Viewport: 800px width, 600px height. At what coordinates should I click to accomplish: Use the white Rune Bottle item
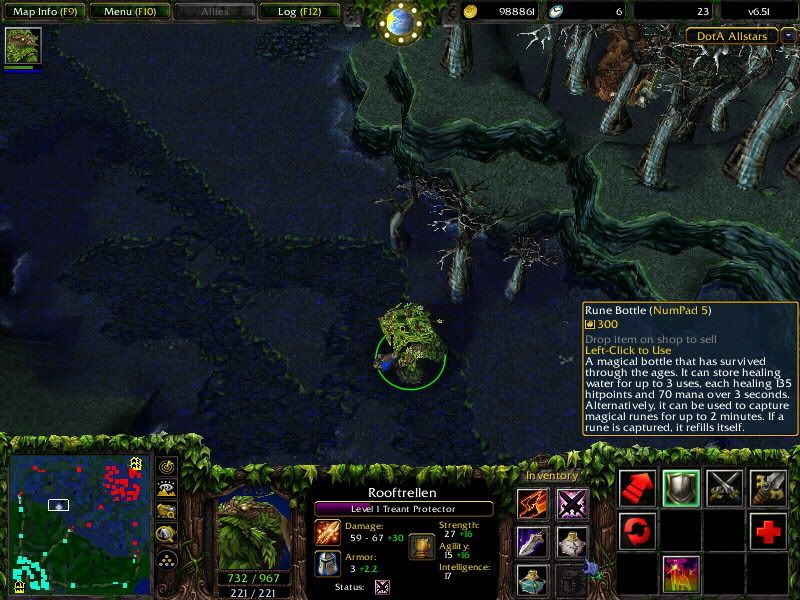[573, 541]
